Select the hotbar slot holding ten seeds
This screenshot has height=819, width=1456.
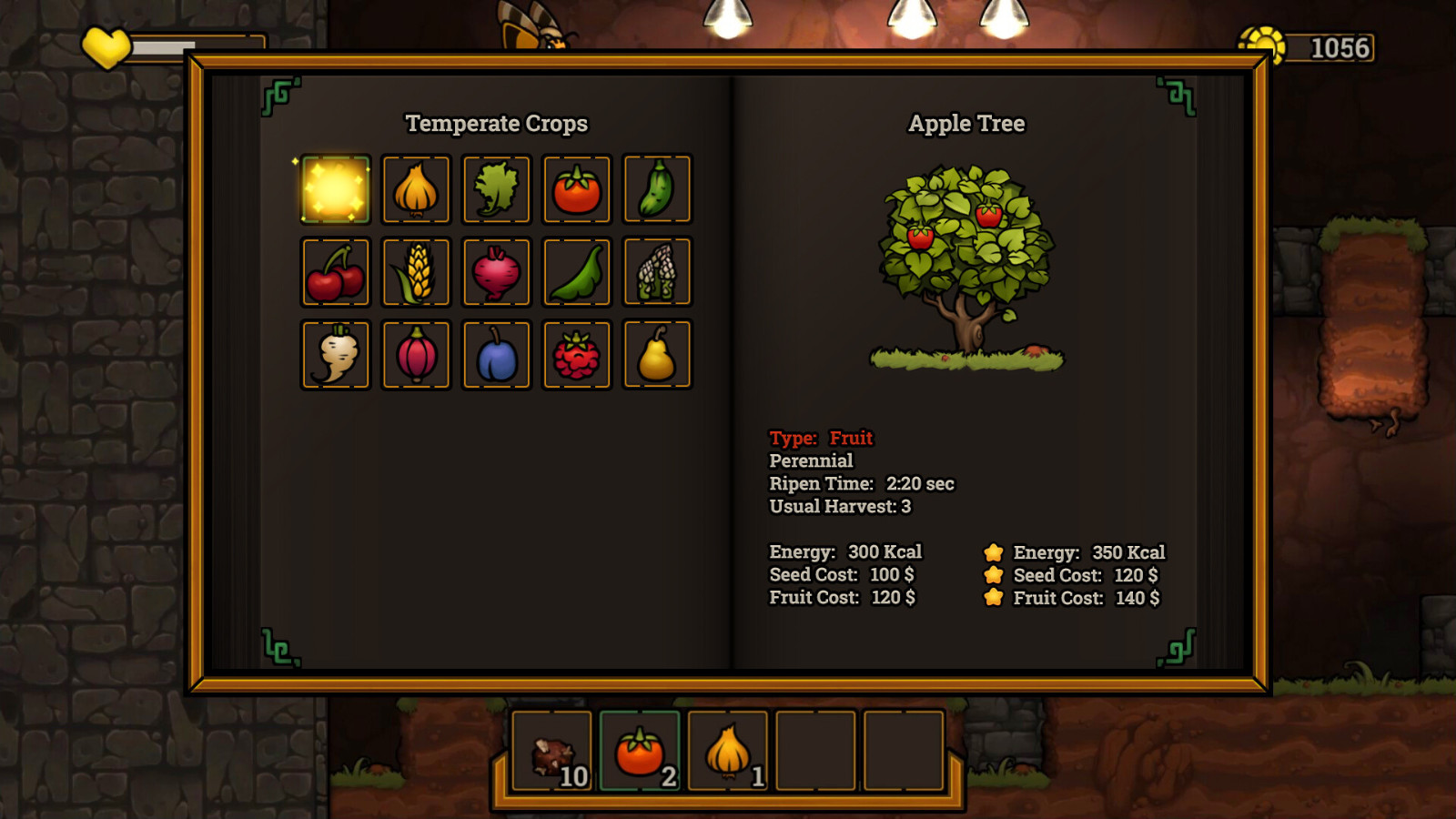point(552,752)
